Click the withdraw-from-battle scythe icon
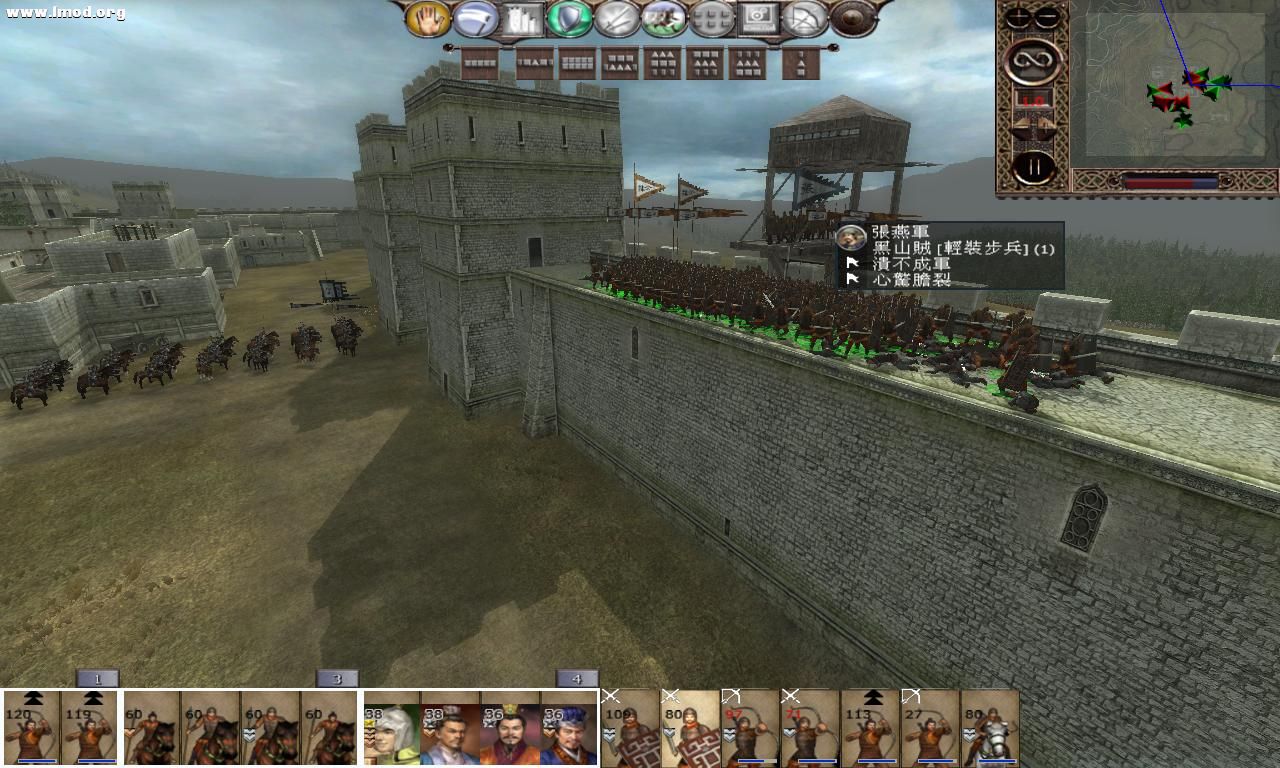Image resolution: width=1280 pixels, height=768 pixels. coord(473,20)
